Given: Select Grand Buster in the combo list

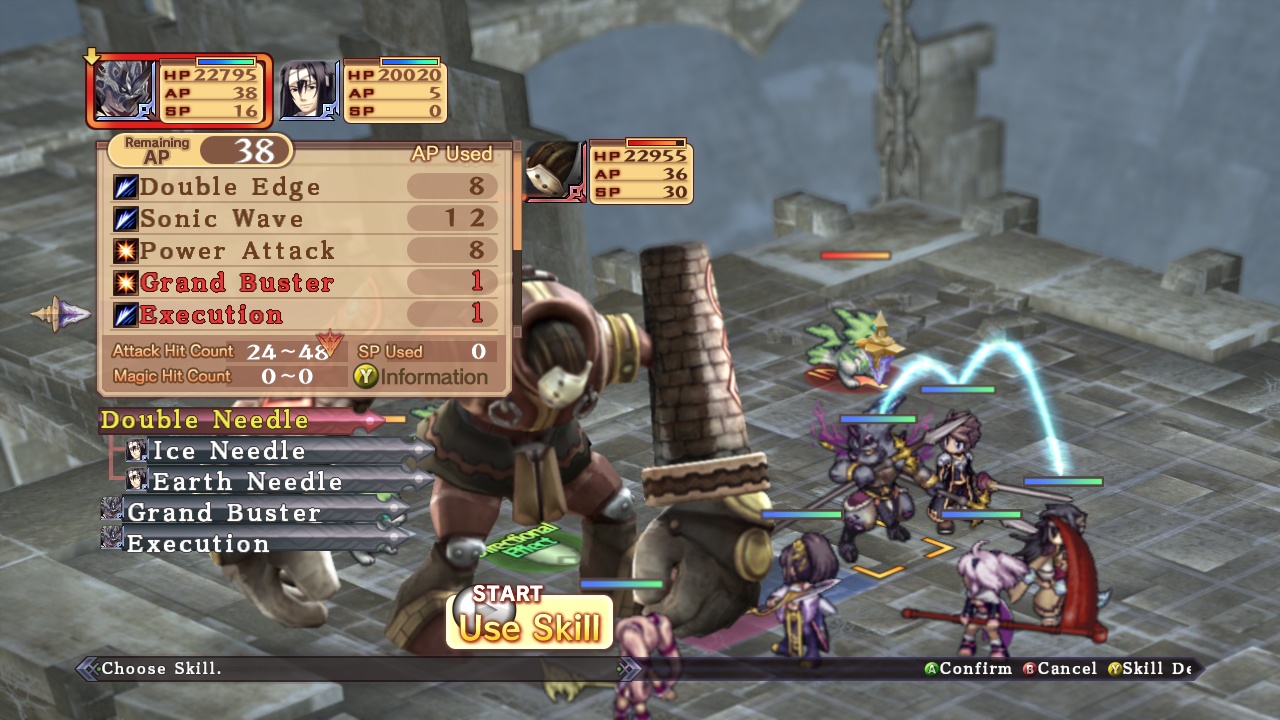Looking at the screenshot, I should tap(220, 512).
